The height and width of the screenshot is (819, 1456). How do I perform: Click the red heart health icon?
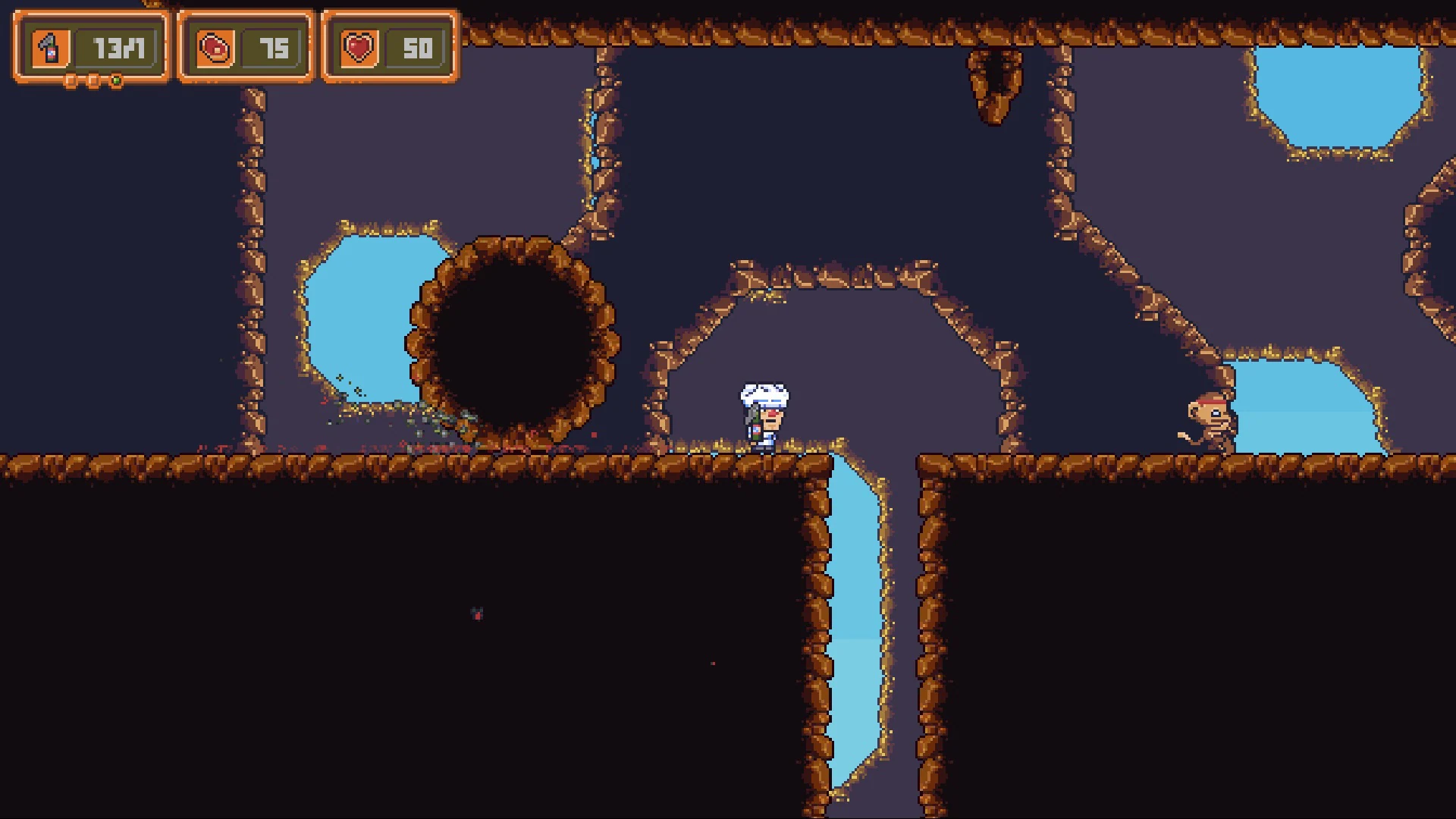coord(359,47)
